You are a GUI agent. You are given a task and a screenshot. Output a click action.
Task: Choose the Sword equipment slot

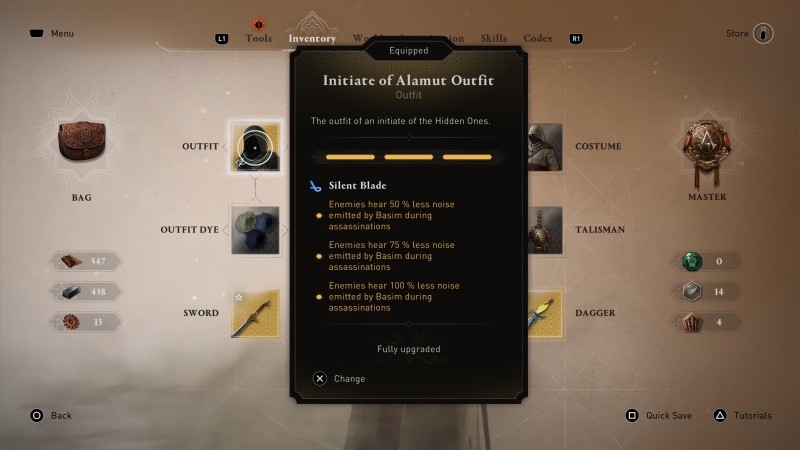(x=254, y=313)
